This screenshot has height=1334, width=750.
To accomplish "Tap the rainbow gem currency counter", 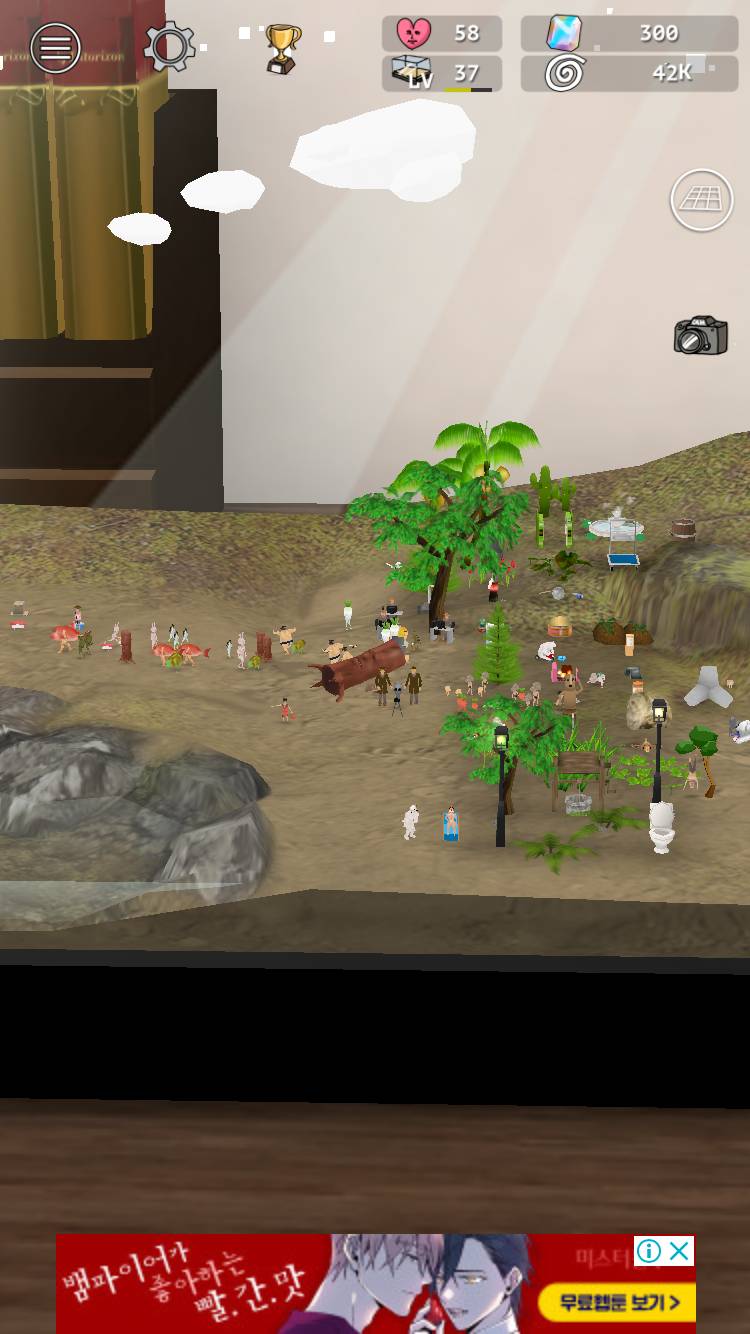I will pyautogui.click(x=629, y=33).
